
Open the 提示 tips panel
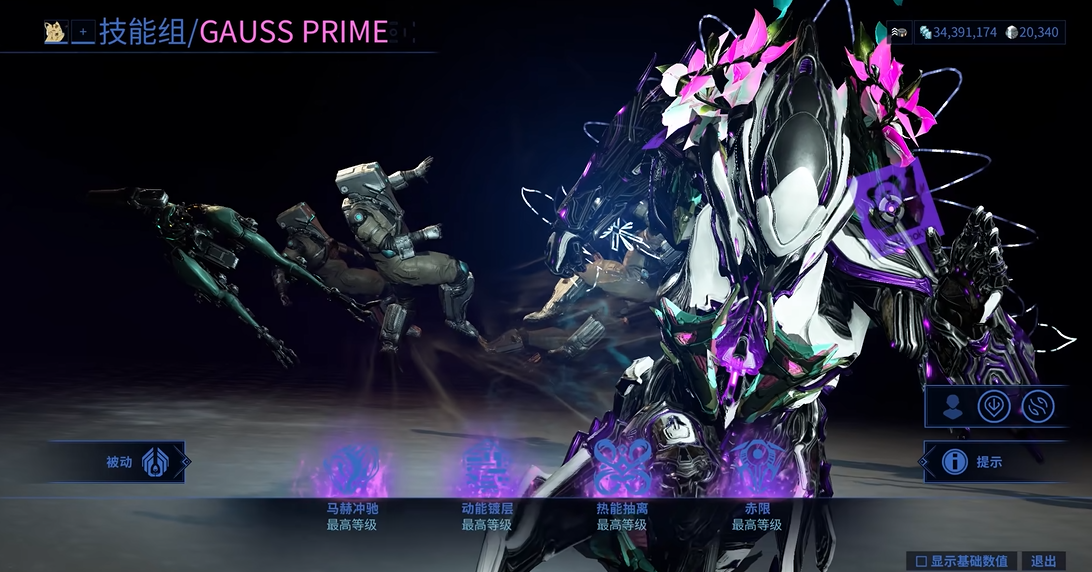(x=975, y=462)
